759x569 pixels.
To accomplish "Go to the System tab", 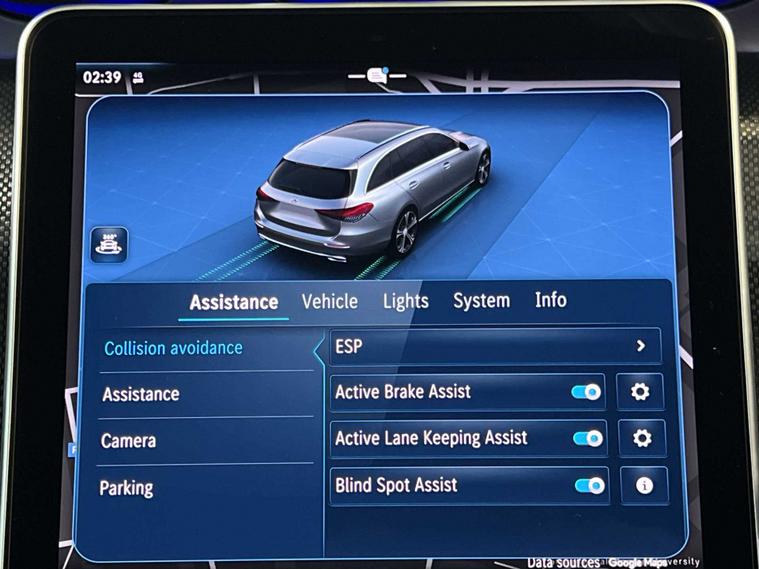I will click(x=481, y=300).
